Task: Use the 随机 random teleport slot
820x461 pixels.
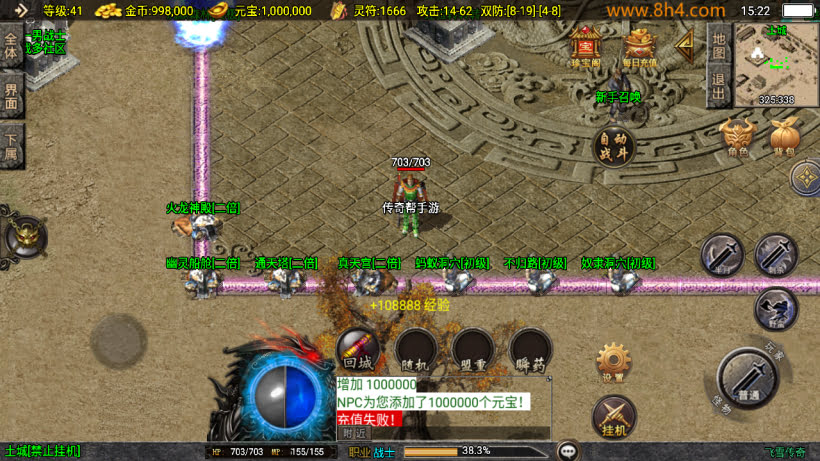Action: pos(415,350)
